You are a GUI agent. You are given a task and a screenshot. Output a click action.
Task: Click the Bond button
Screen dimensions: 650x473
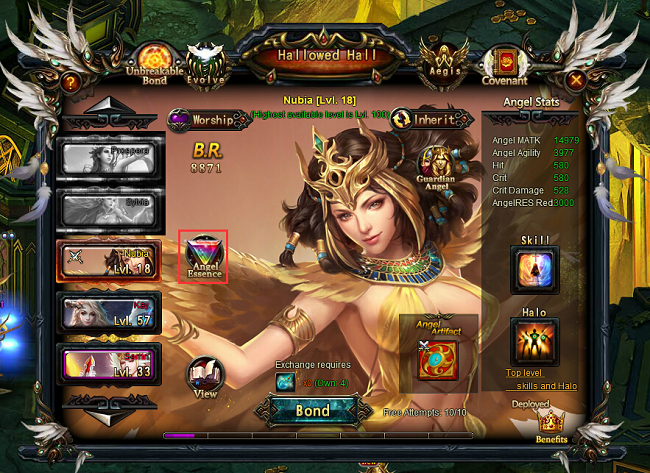pos(313,411)
